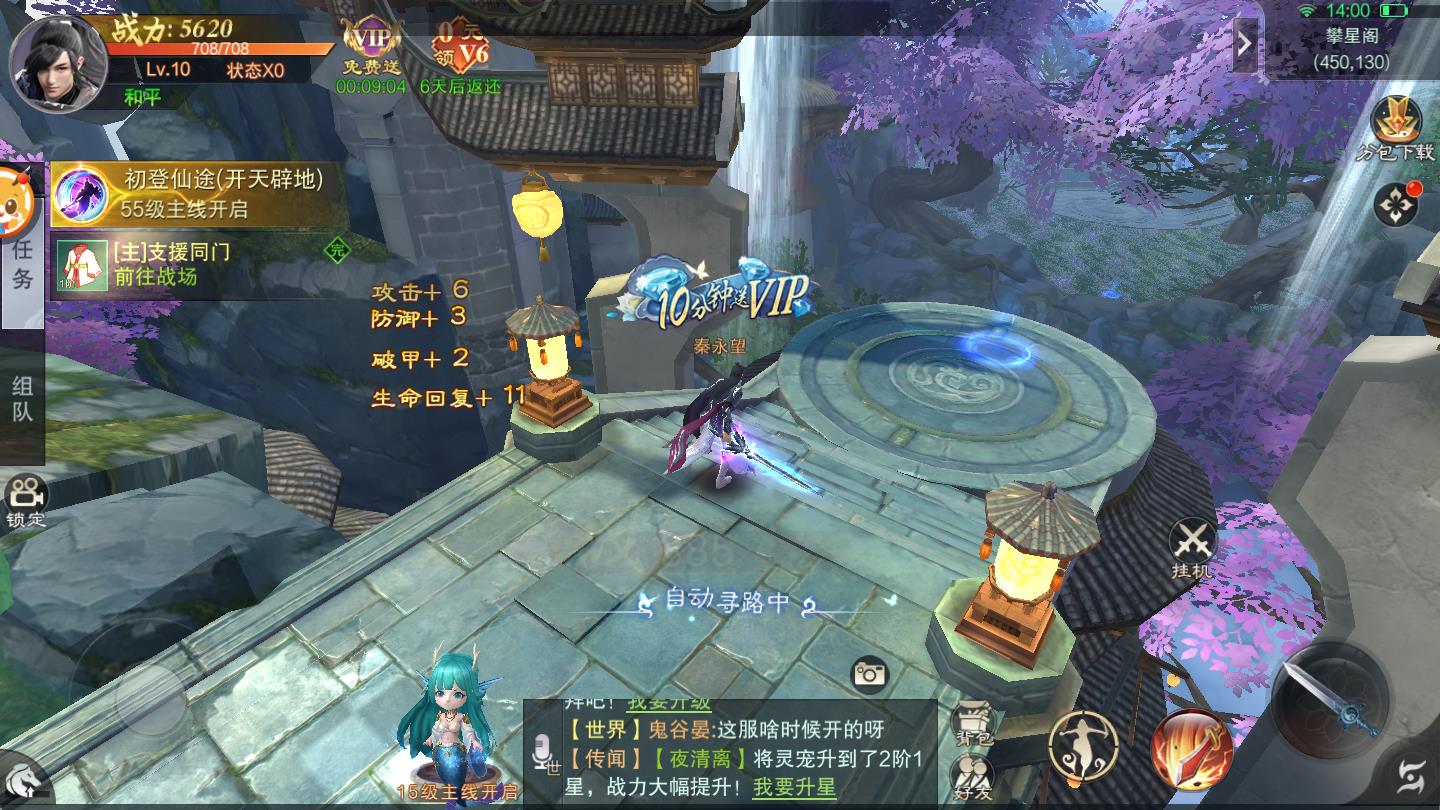The width and height of the screenshot is (1440, 810).
Task: Tap the voice chat microphone button
Action: tap(545, 752)
